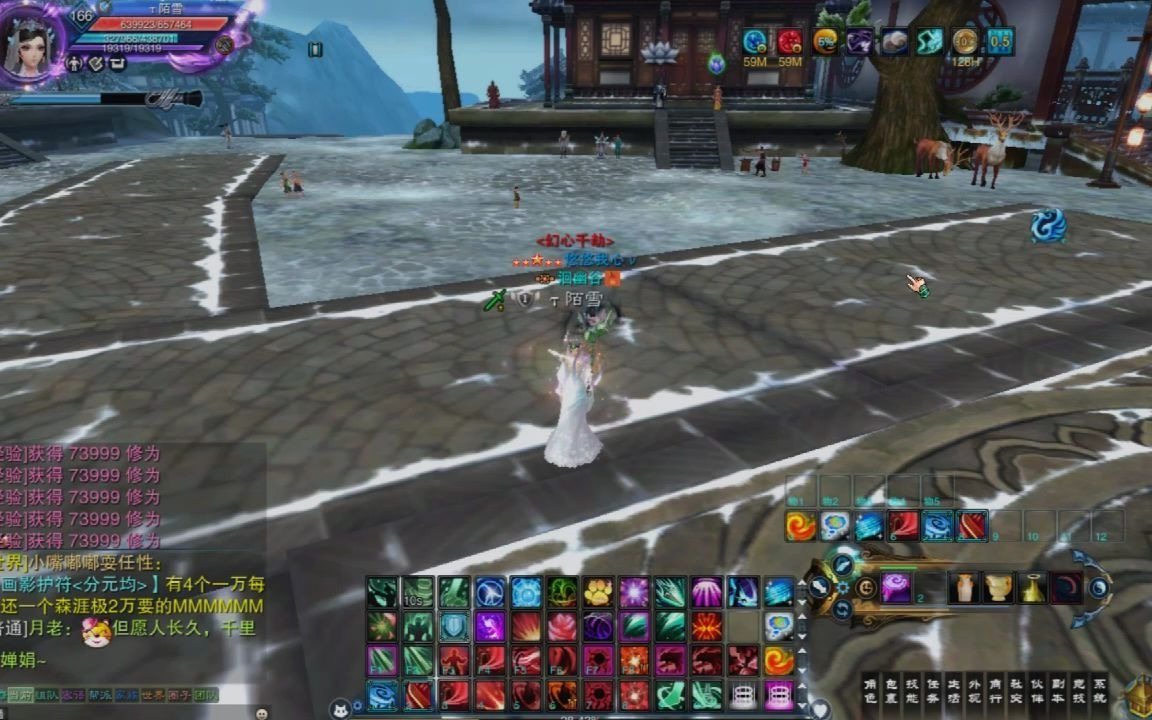Click the yin-yang button on the item bar

(1099, 588)
